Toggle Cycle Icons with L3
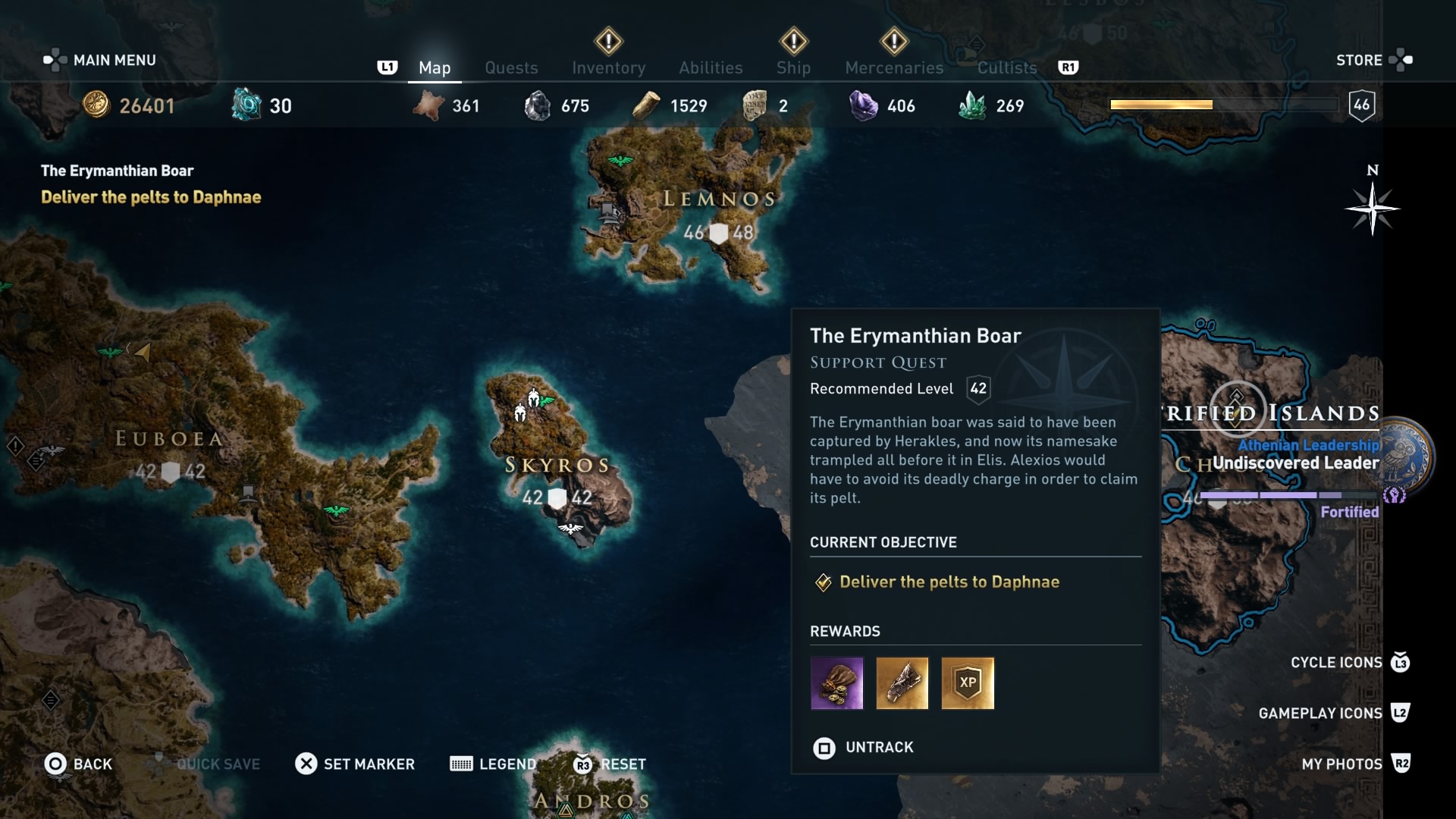This screenshot has height=819, width=1456. (1399, 662)
